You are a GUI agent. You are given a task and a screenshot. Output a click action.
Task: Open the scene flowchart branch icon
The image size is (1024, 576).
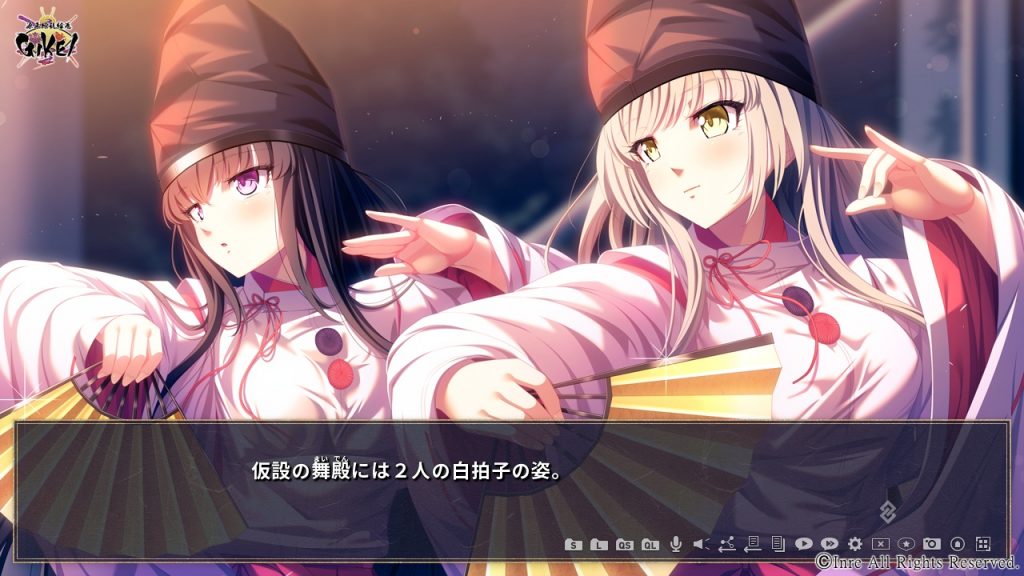coord(726,543)
